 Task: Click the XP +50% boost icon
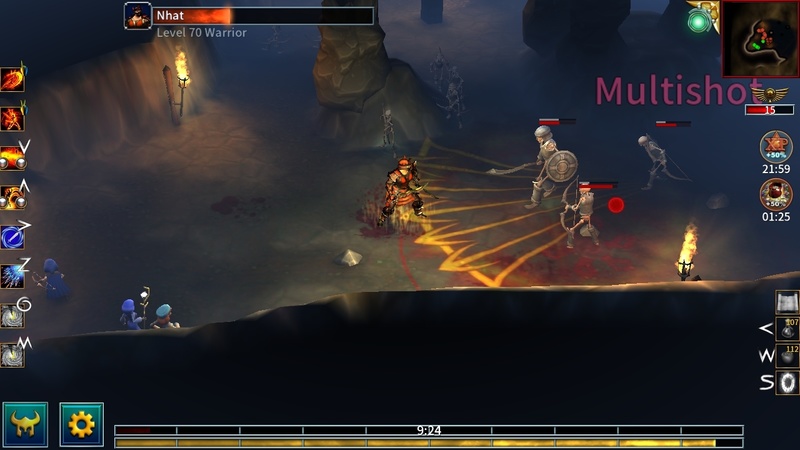[x=775, y=147]
